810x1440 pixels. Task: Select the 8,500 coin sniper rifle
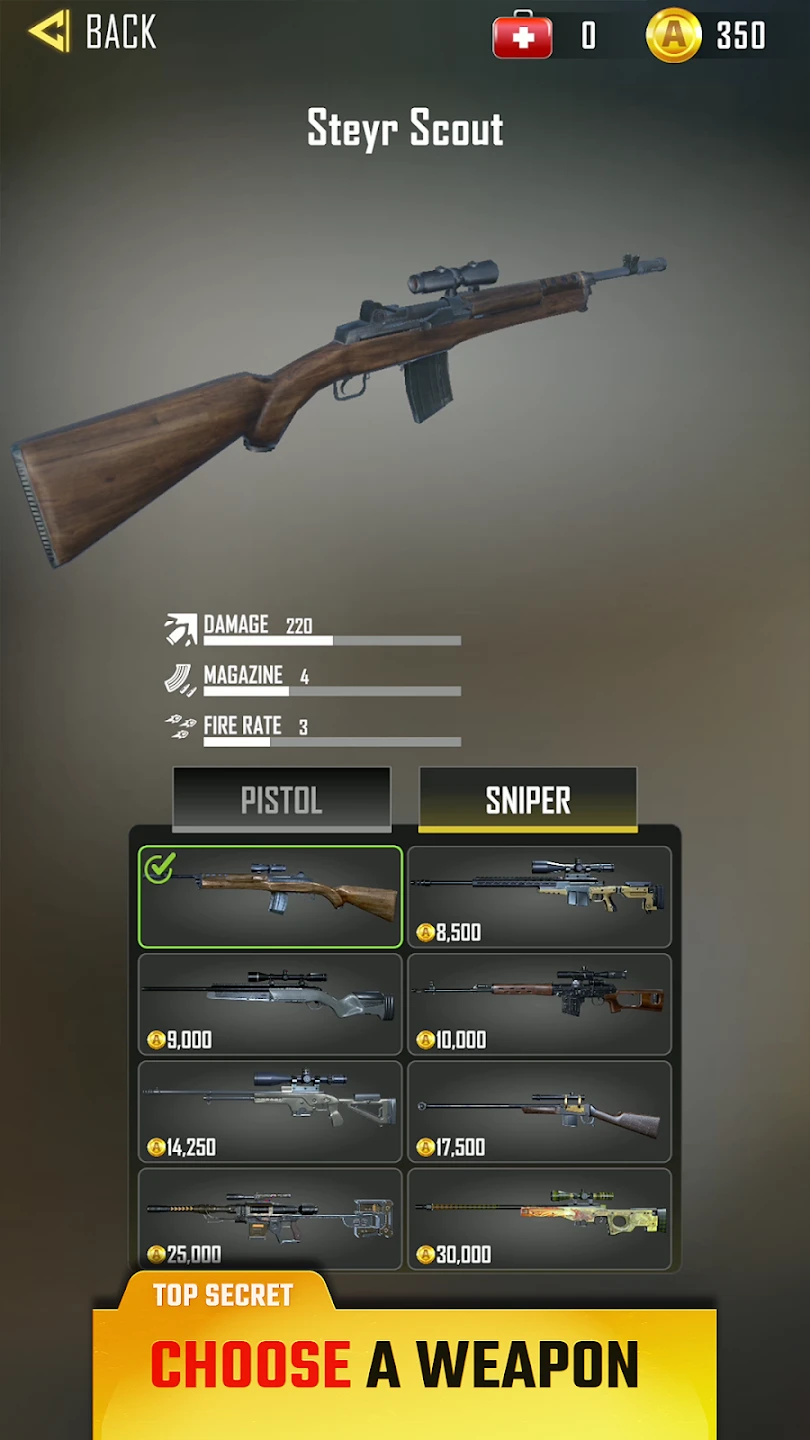pyautogui.click(x=539, y=896)
